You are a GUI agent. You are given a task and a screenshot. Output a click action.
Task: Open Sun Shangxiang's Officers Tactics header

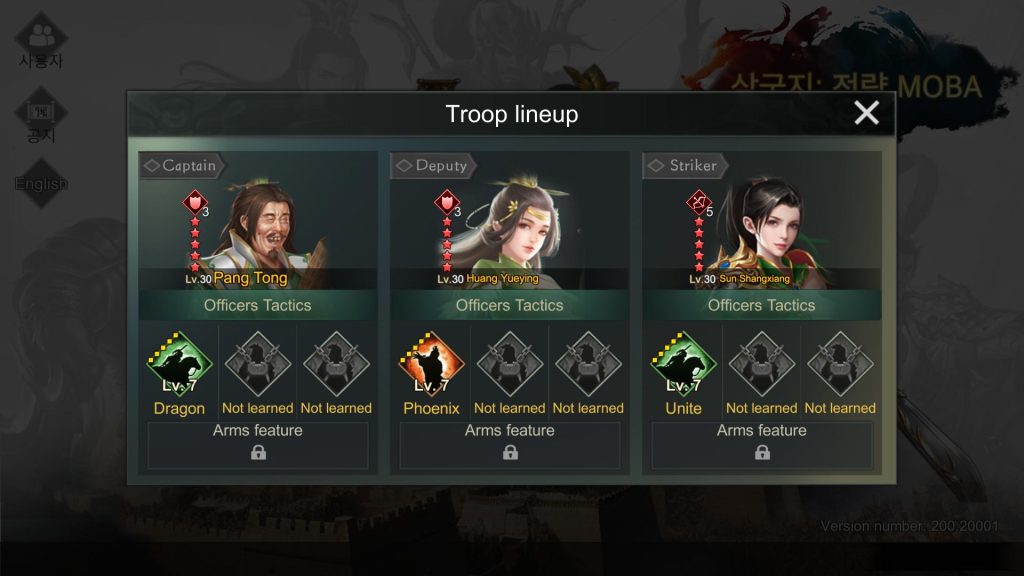tap(762, 305)
